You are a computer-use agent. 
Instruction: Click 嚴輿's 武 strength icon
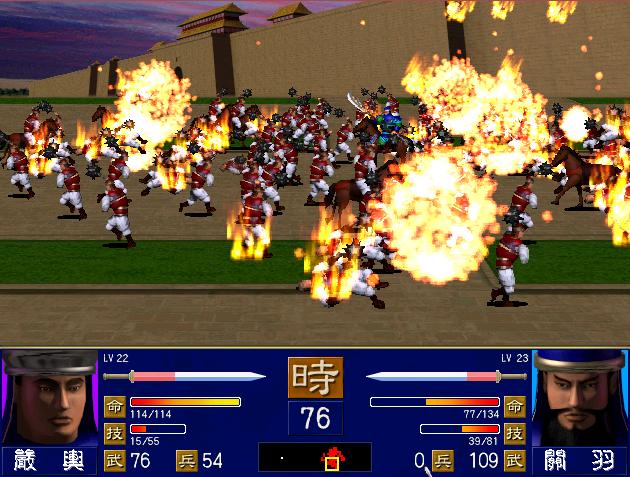point(113,461)
